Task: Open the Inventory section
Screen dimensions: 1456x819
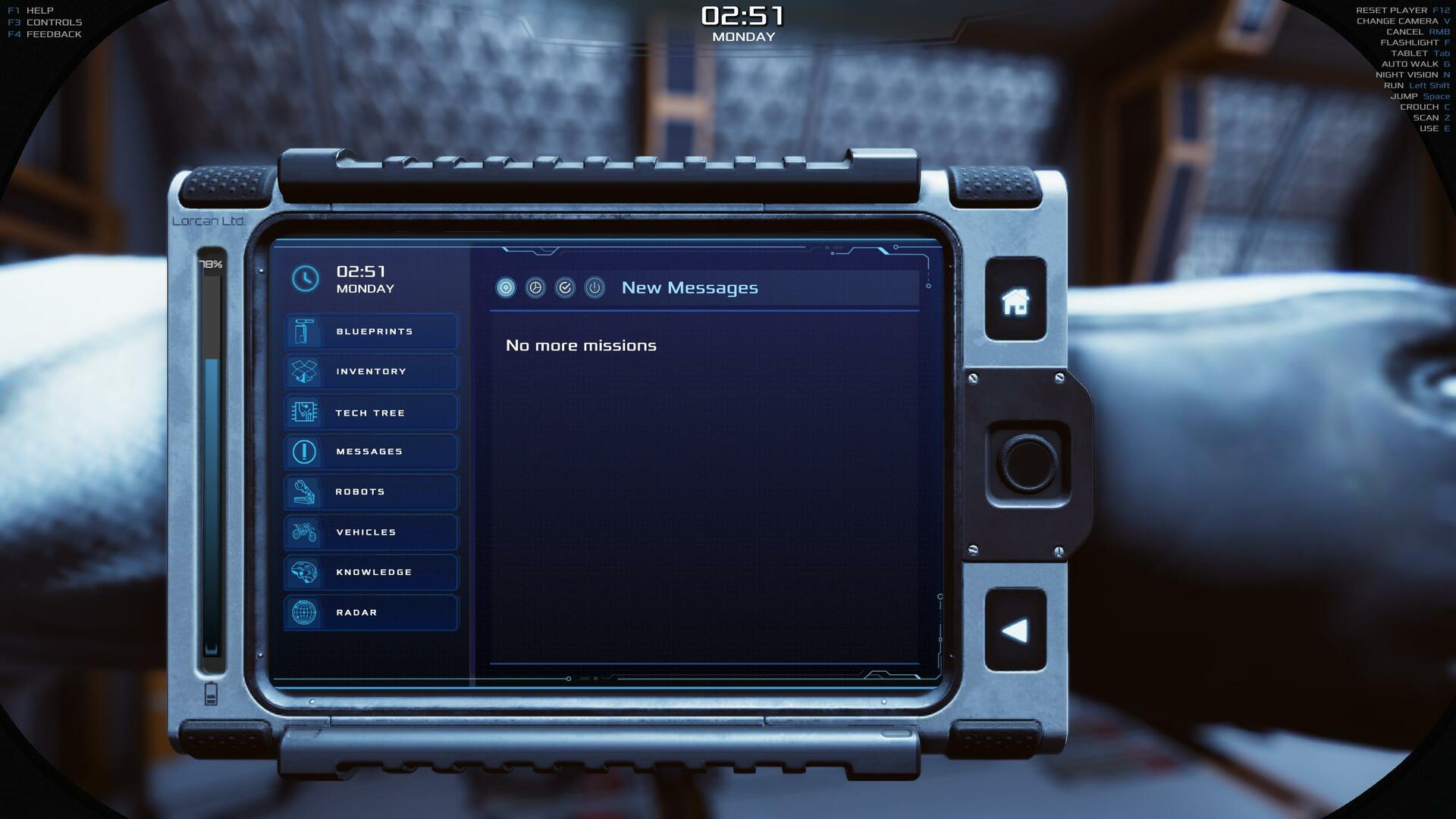Action: click(x=371, y=372)
